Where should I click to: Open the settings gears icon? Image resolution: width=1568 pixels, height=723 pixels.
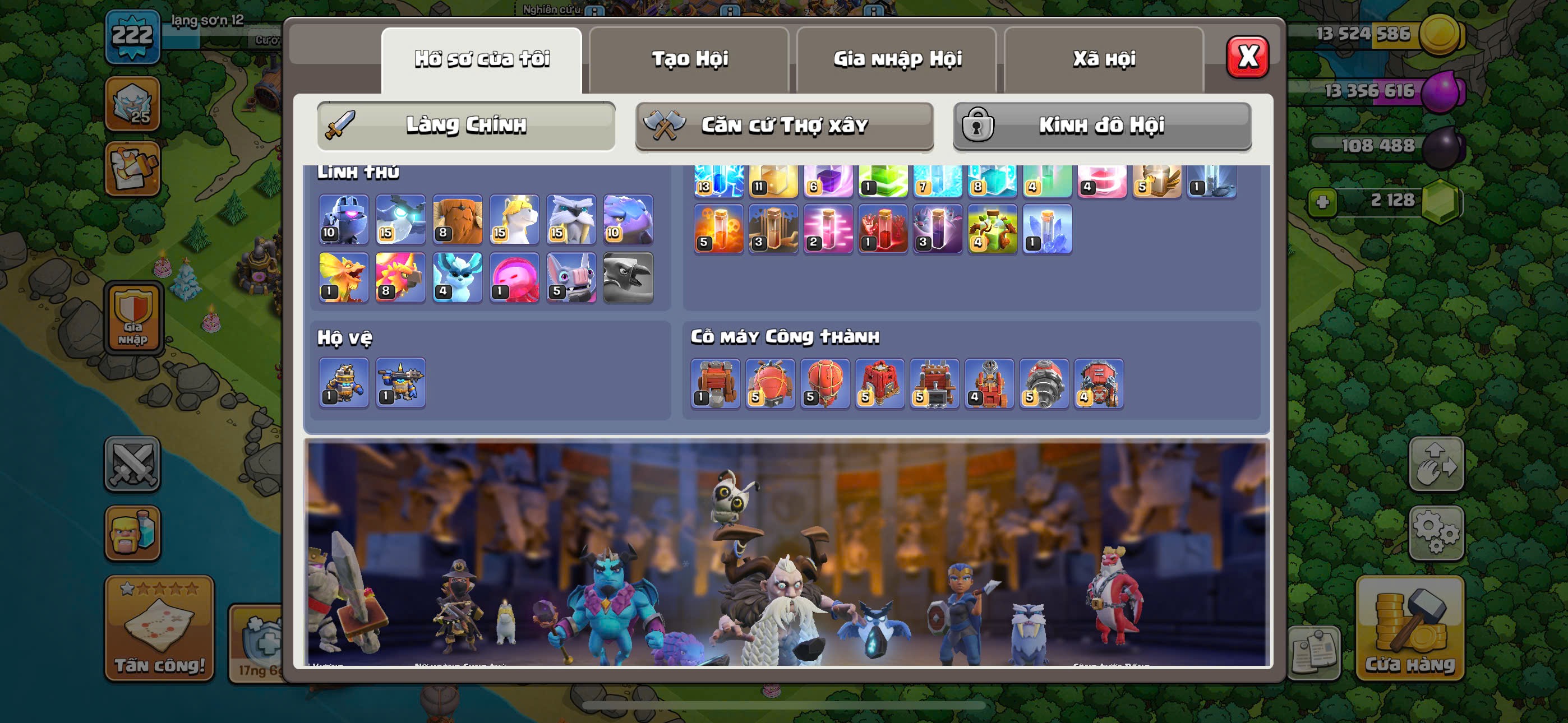(1436, 533)
